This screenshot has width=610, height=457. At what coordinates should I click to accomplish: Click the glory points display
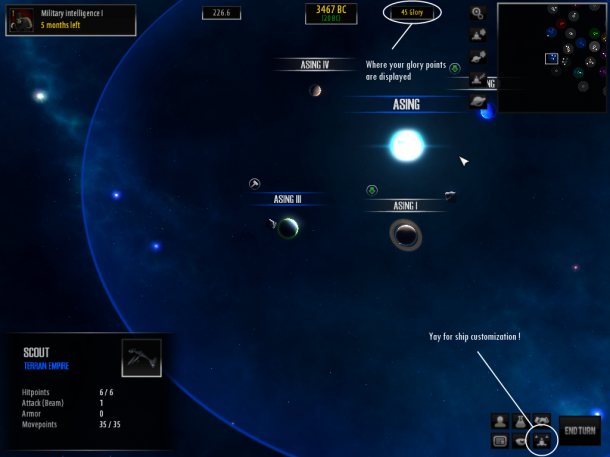(411, 13)
